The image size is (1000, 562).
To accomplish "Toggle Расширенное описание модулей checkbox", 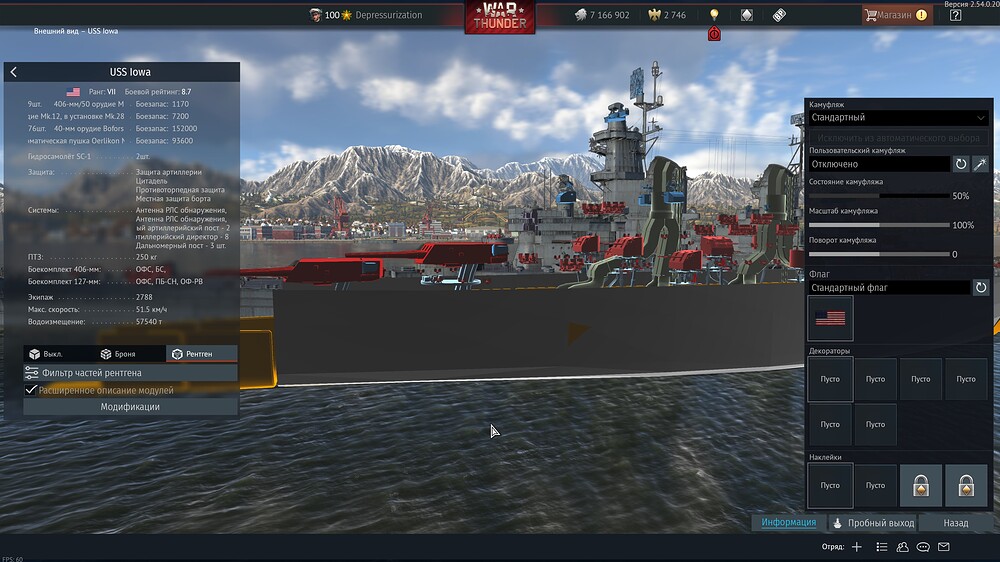I will (31, 390).
